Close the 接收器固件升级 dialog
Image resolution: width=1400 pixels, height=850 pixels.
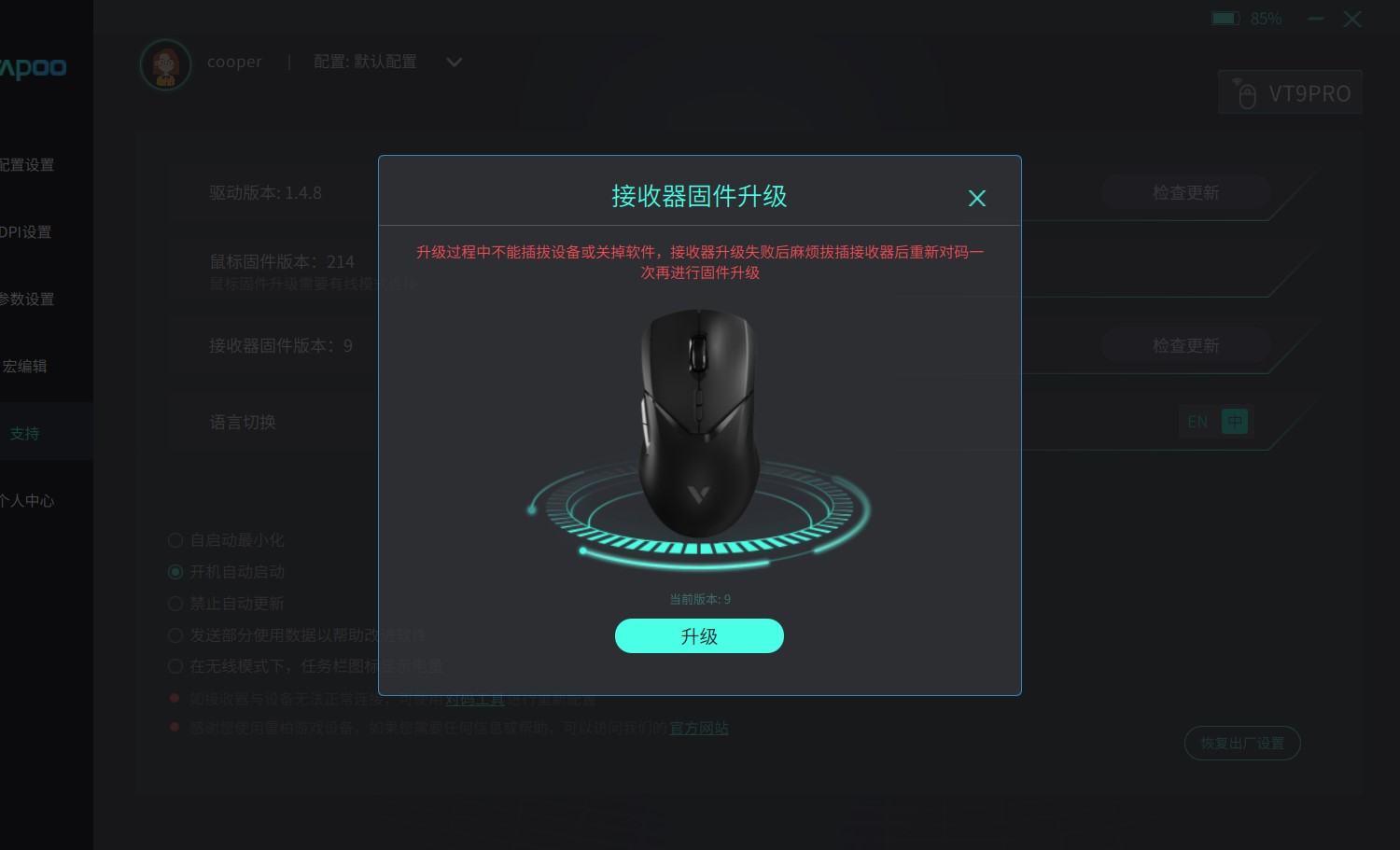click(976, 198)
